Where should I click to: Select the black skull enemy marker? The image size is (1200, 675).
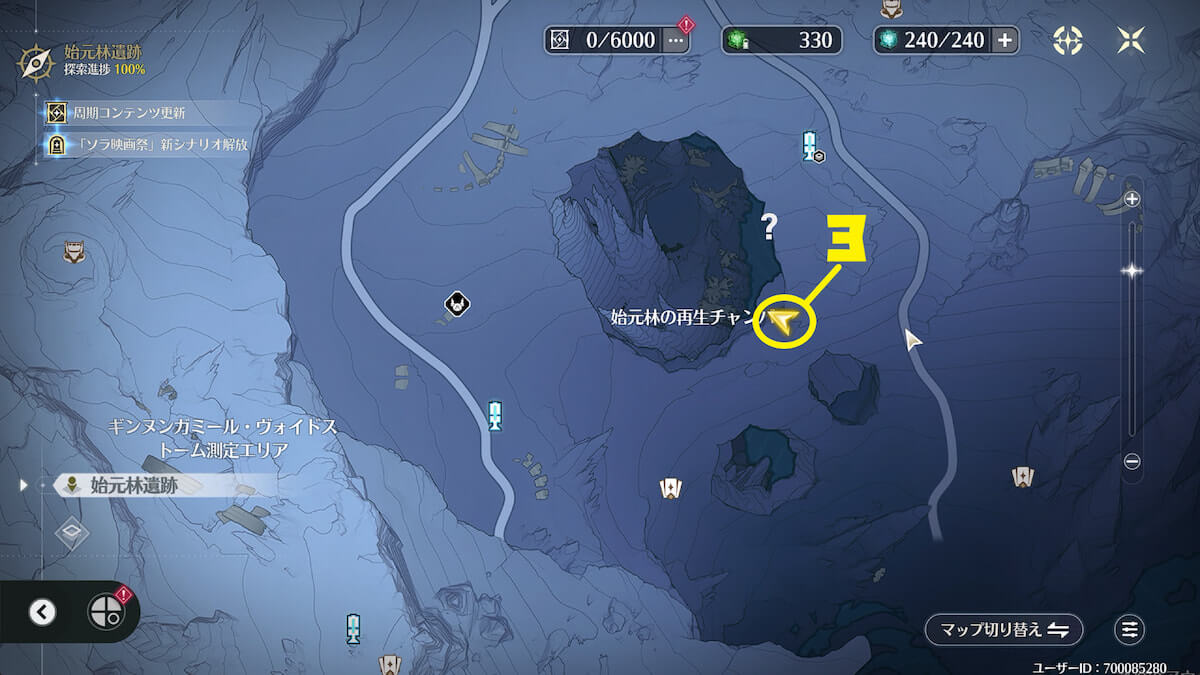tap(458, 303)
